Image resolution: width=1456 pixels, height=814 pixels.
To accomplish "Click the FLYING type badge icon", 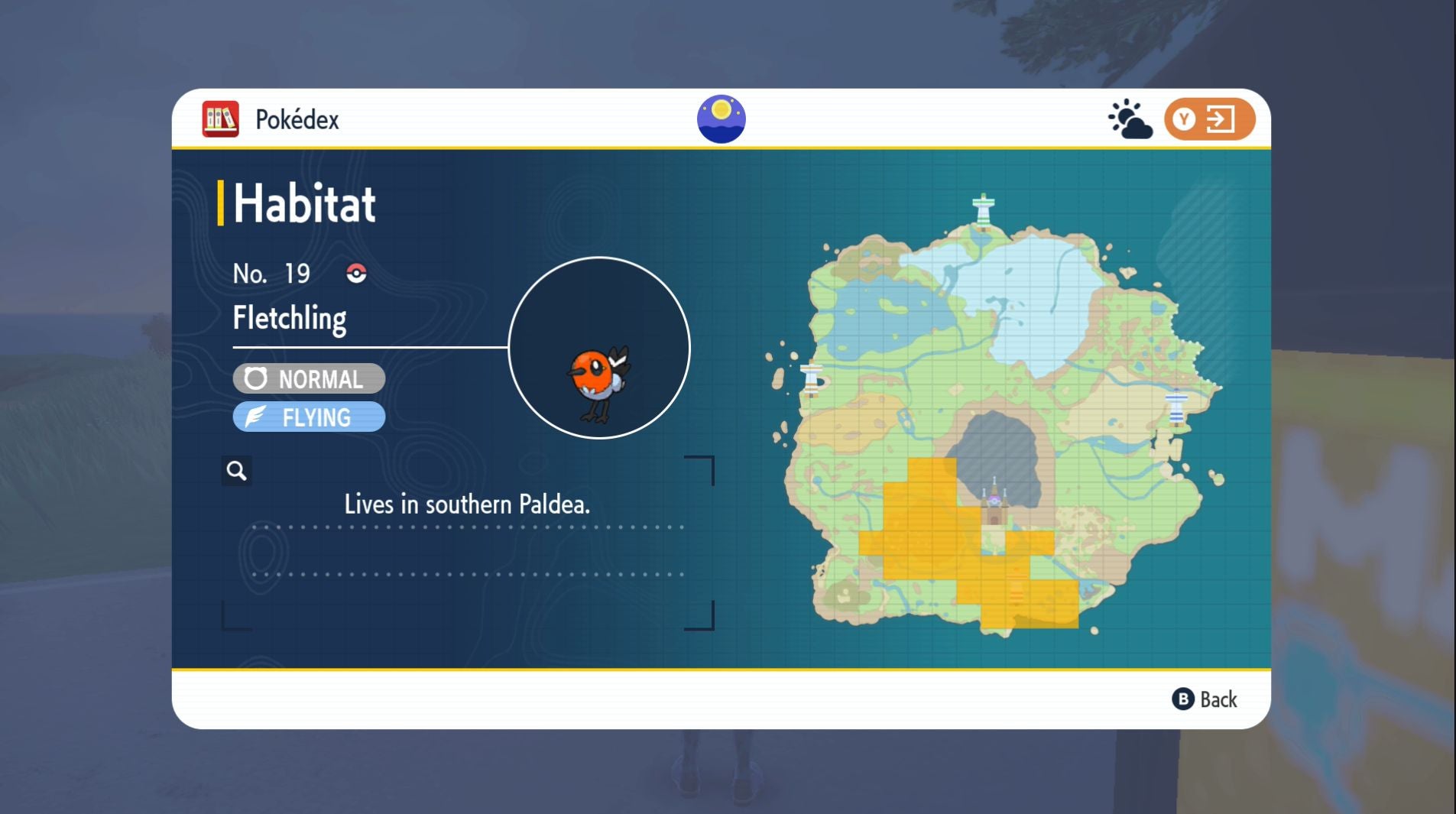I will coord(256,417).
